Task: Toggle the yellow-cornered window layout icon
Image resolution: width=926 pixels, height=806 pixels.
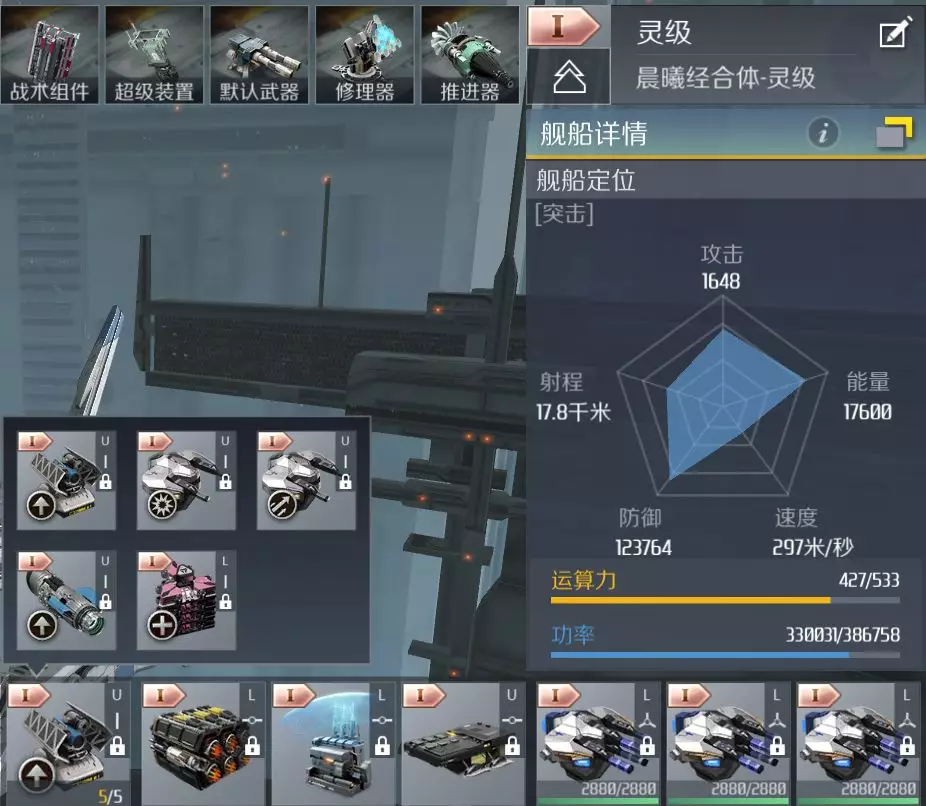Action: point(894,133)
